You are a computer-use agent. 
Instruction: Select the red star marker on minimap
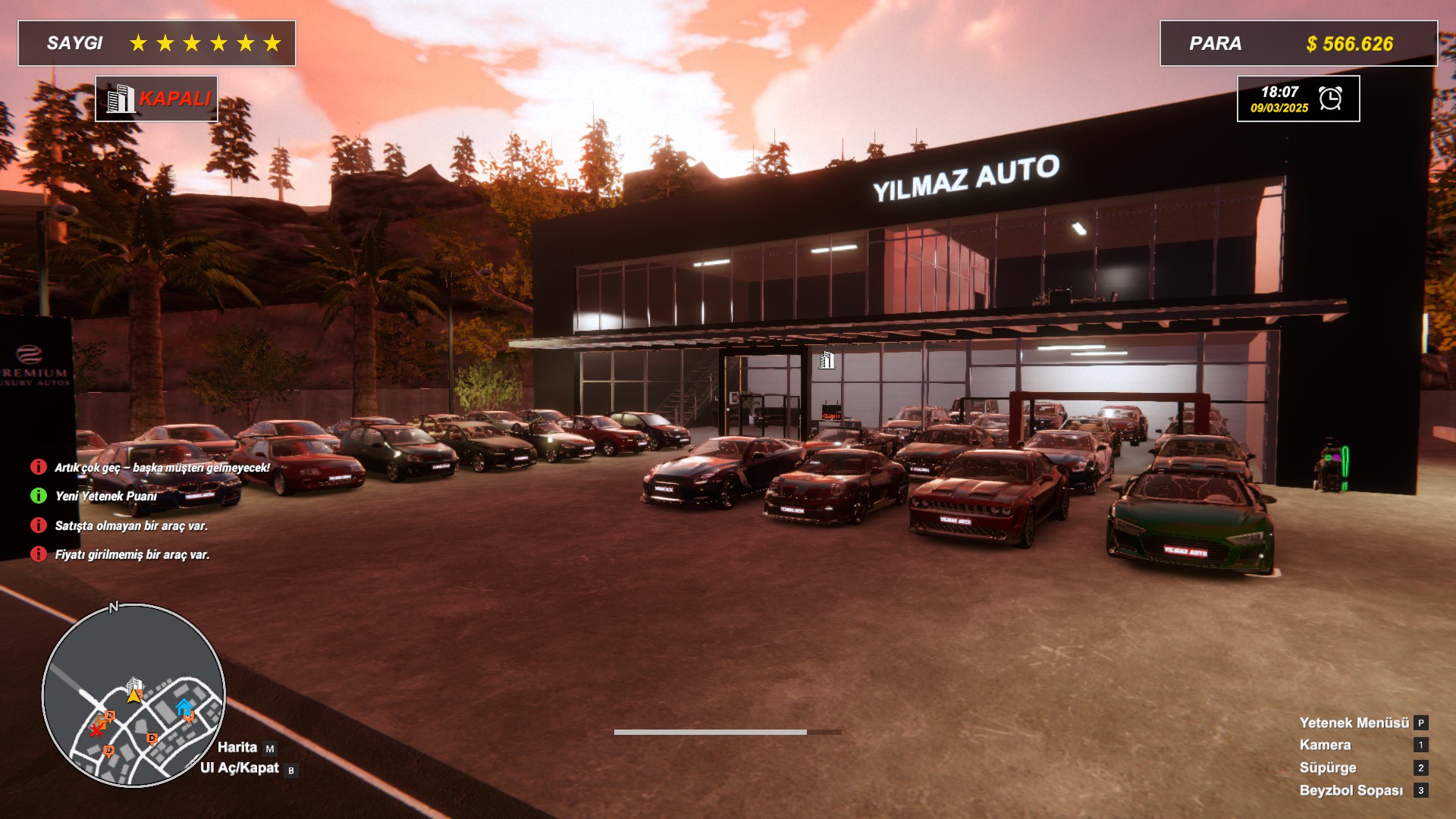click(x=96, y=730)
